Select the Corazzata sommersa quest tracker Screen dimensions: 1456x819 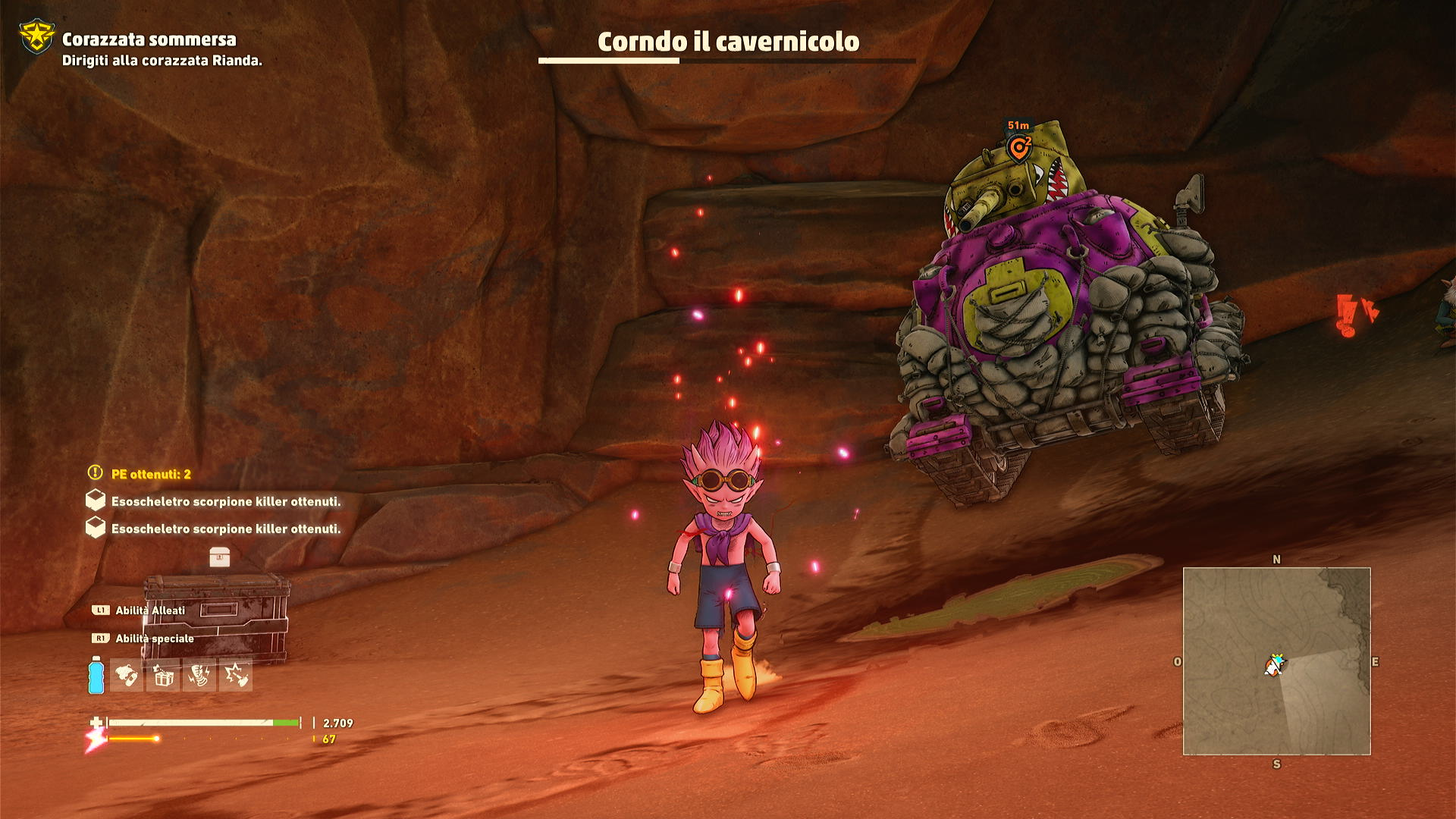[149, 39]
